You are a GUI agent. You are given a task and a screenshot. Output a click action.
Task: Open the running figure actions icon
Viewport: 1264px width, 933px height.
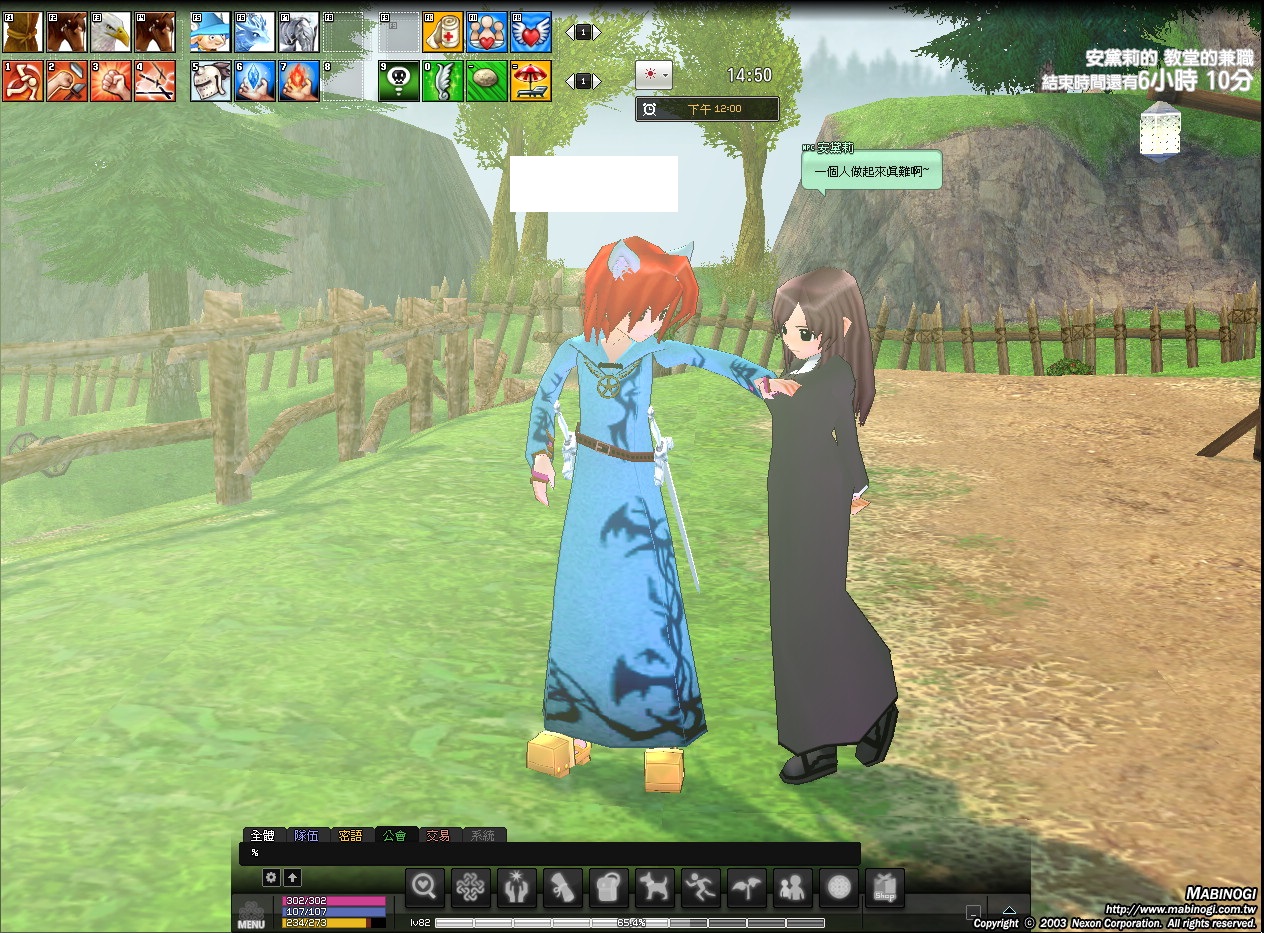(x=700, y=887)
